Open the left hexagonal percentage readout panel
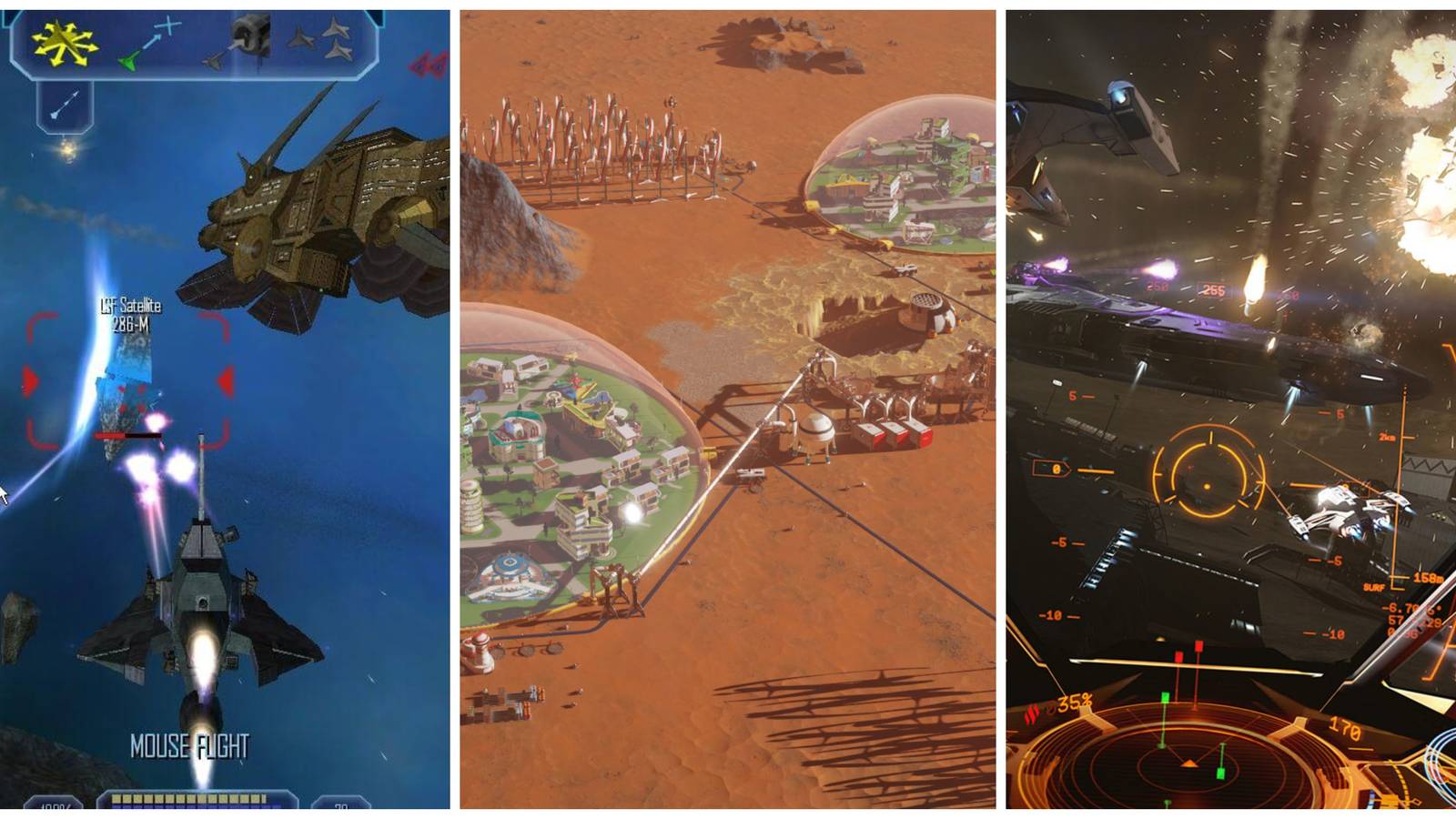This screenshot has height=819, width=1456. click(55, 804)
